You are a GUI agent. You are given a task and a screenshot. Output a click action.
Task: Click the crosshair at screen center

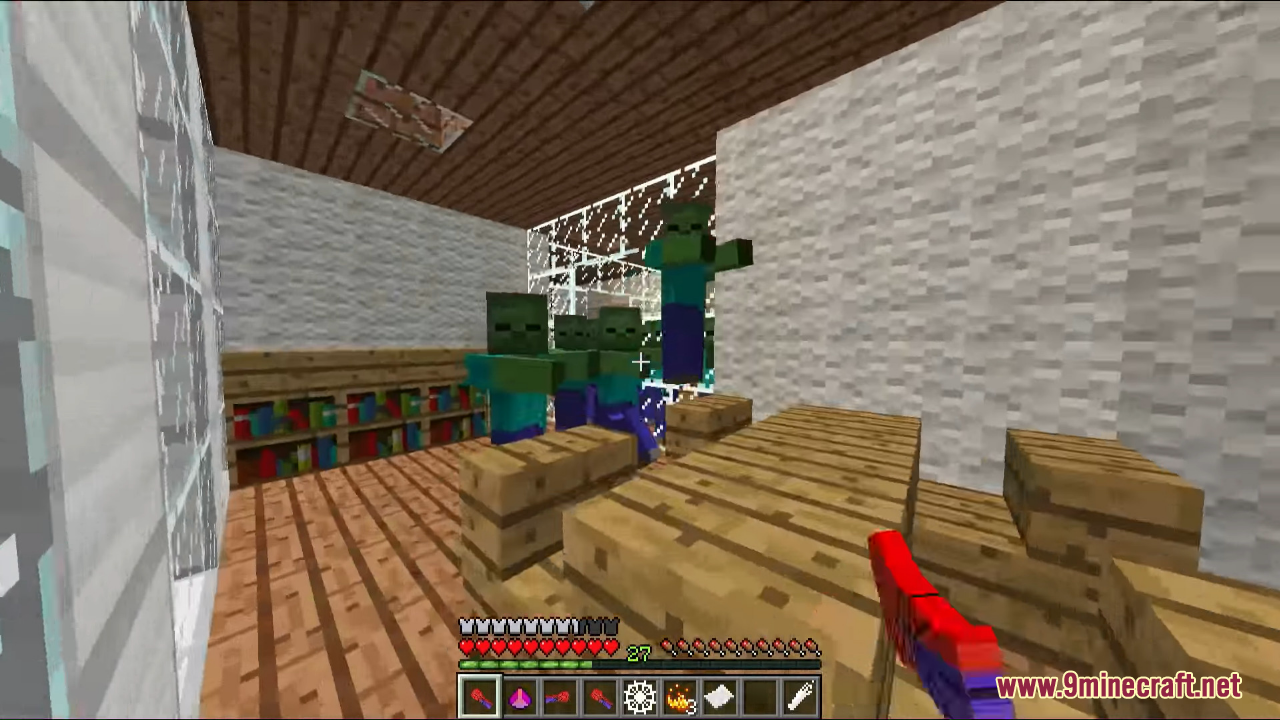(x=640, y=361)
